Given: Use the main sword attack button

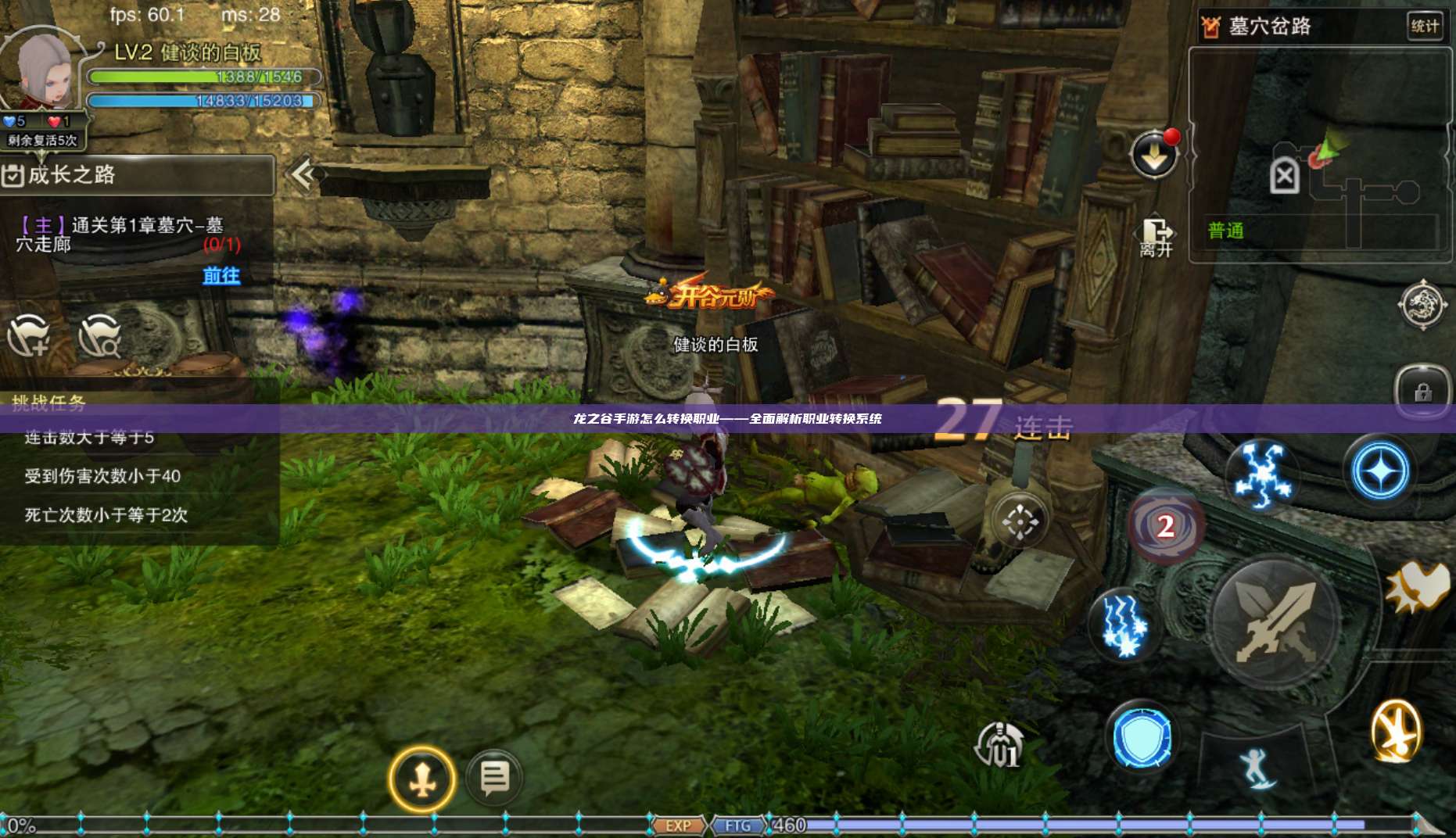Looking at the screenshot, I should coord(1275,621).
